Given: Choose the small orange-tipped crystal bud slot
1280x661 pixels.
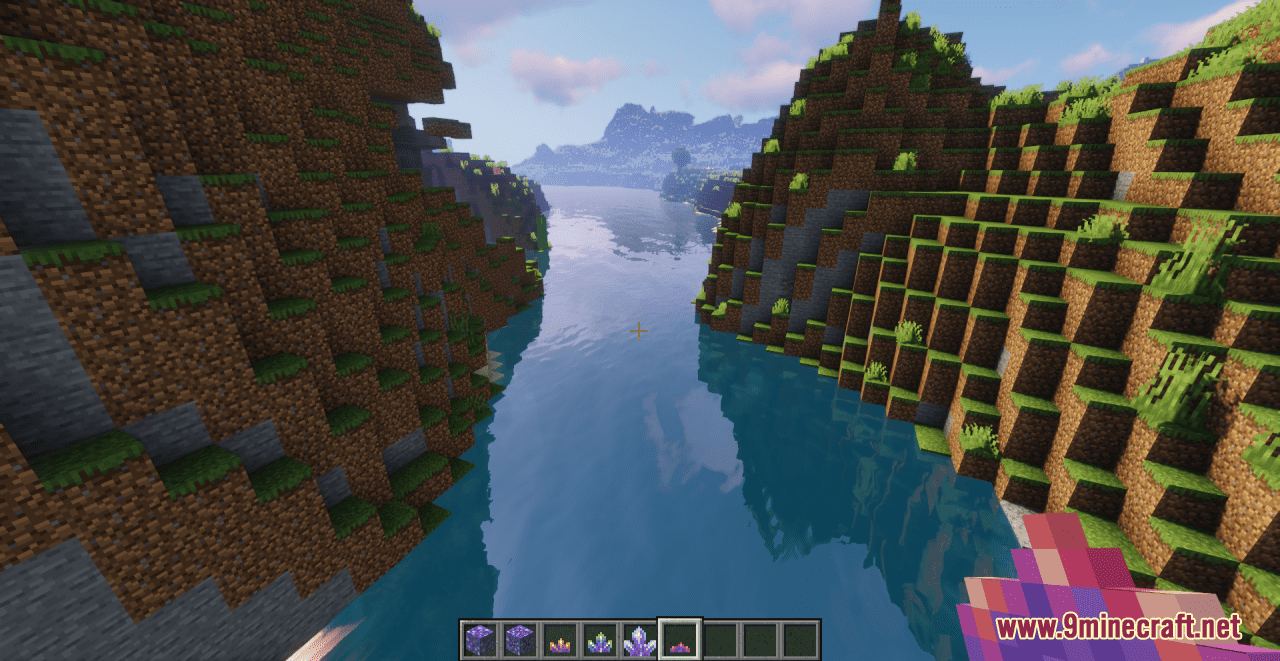Looking at the screenshot, I should pos(559,640).
